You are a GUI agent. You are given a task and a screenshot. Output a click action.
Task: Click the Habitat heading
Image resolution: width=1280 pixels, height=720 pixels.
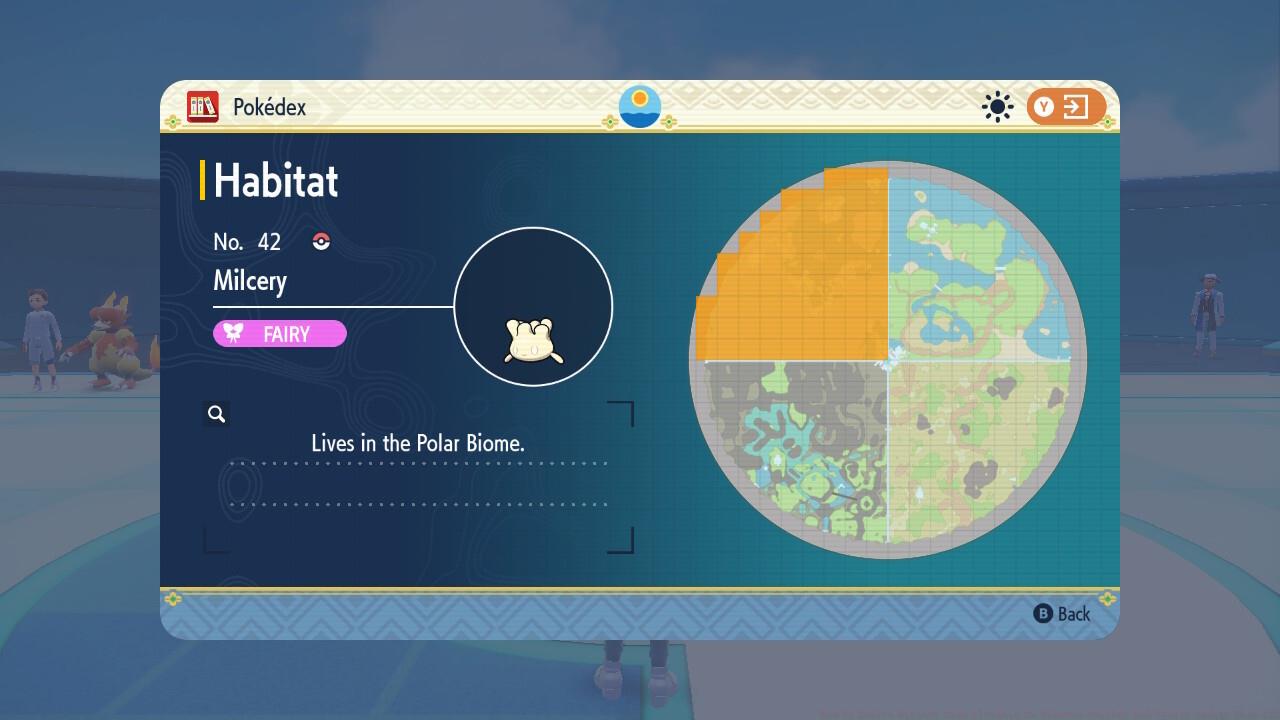click(x=275, y=181)
